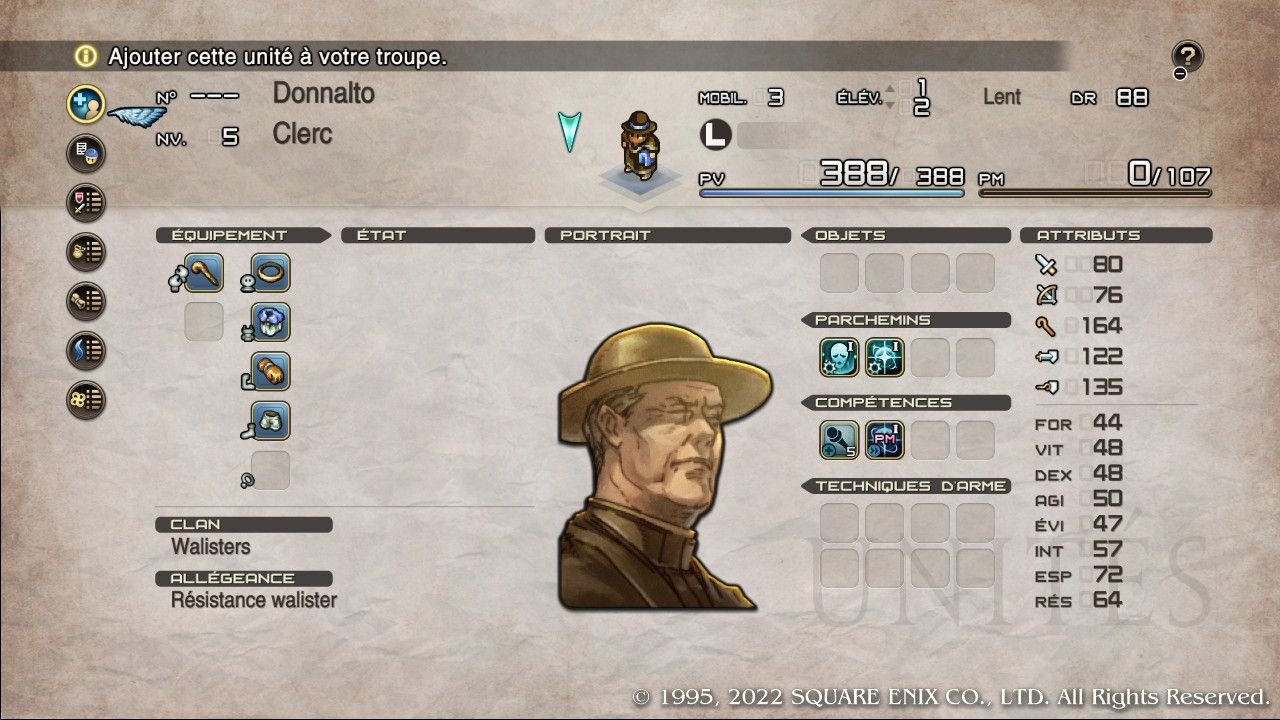Select the highlighted recruit tab in left sidebar
1280x720 pixels.
pyautogui.click(x=85, y=103)
